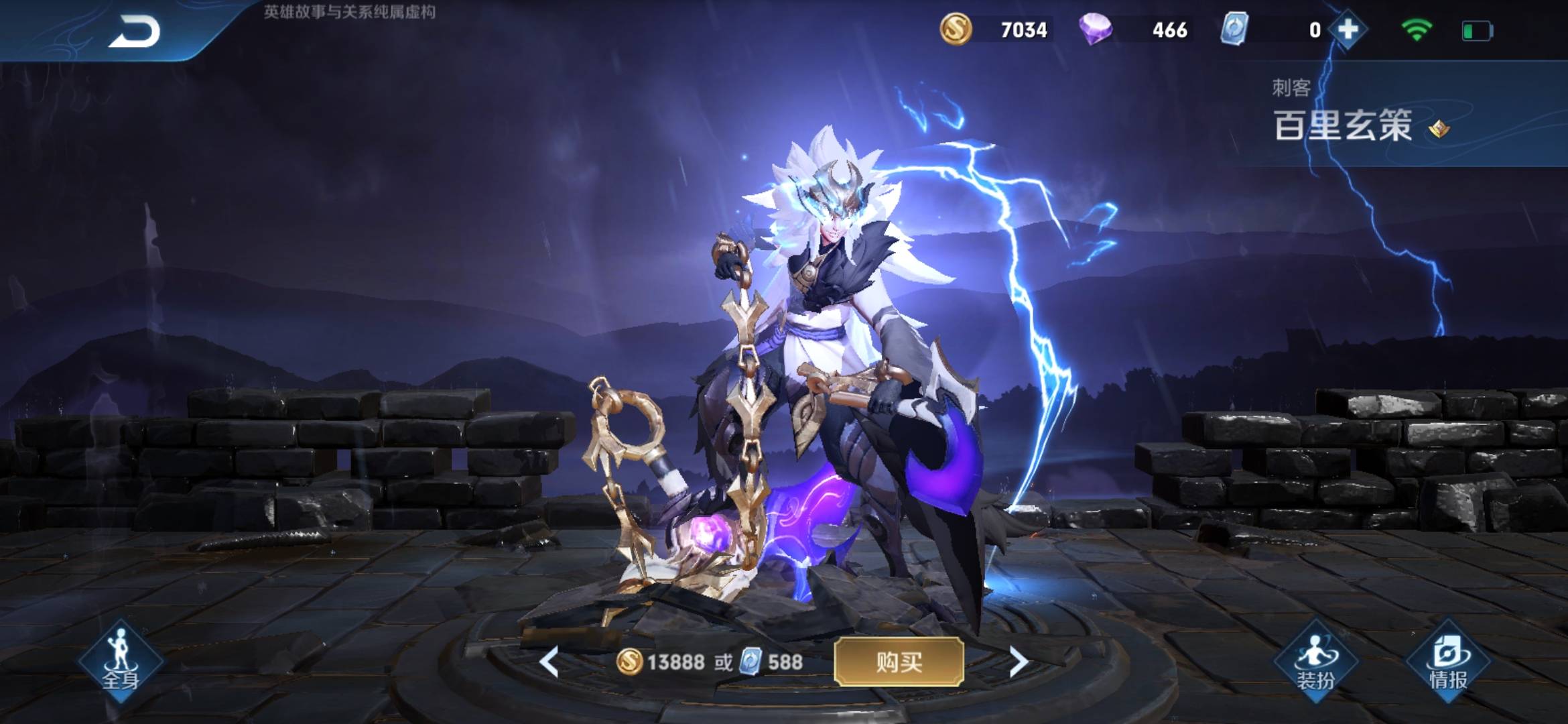
Task: Add vouchers with the plus button
Action: click(1348, 29)
